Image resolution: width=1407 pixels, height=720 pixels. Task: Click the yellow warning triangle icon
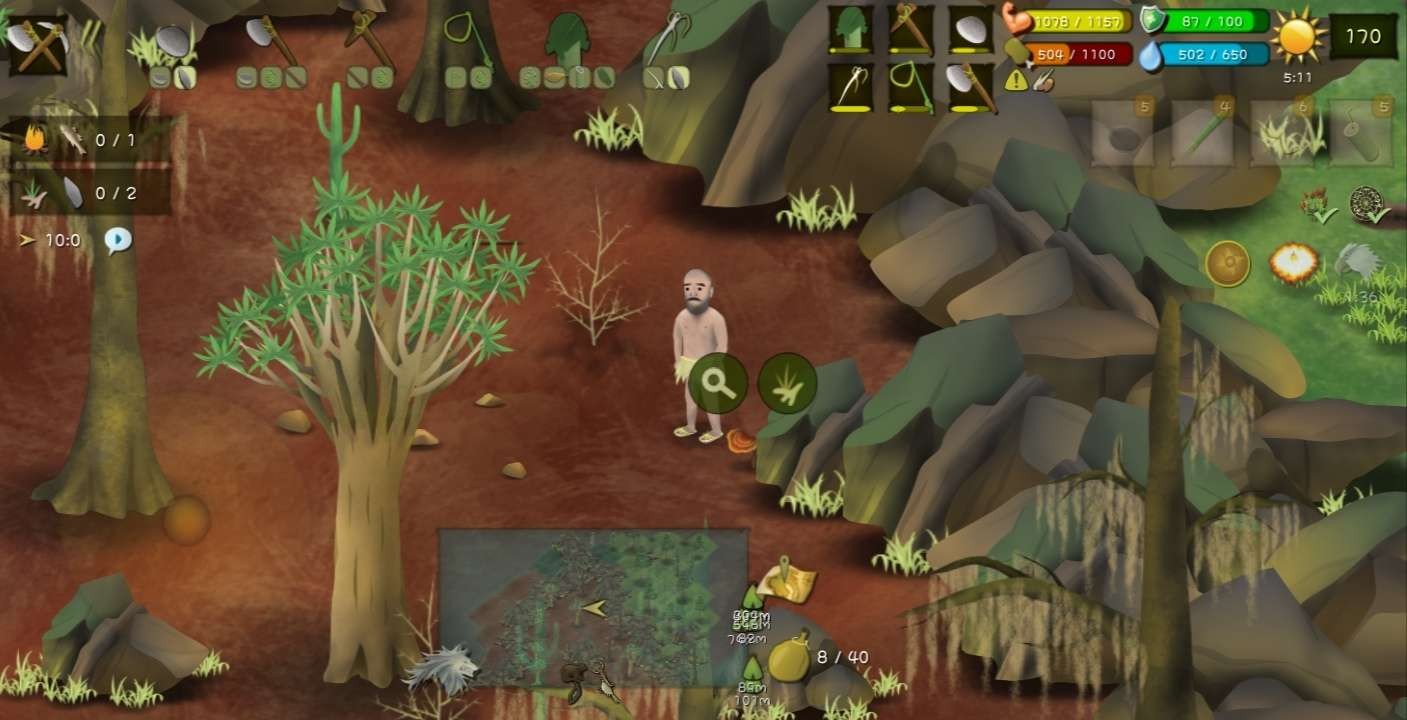(1016, 82)
